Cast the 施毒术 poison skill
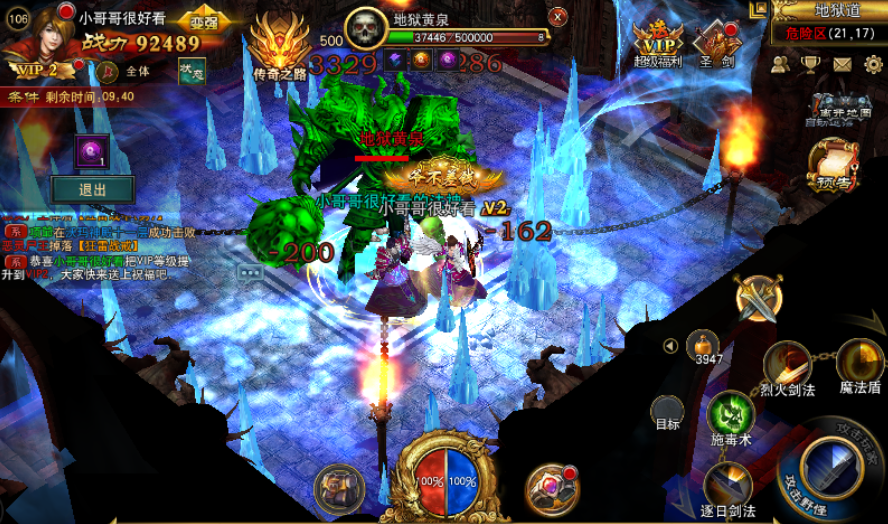Image resolution: width=888 pixels, height=524 pixels. (730, 413)
